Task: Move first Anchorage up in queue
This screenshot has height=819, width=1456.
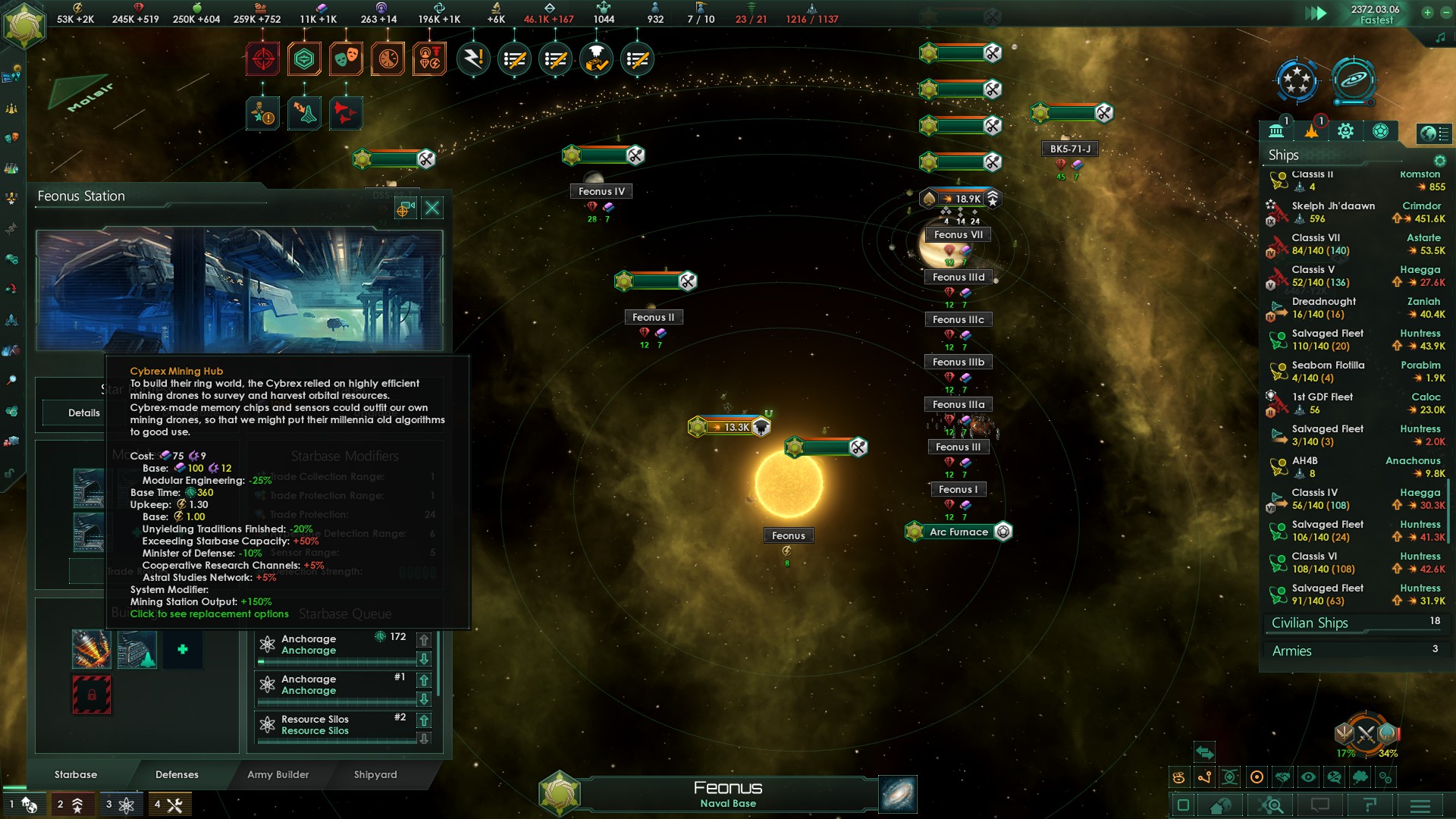Action: pyautogui.click(x=424, y=640)
